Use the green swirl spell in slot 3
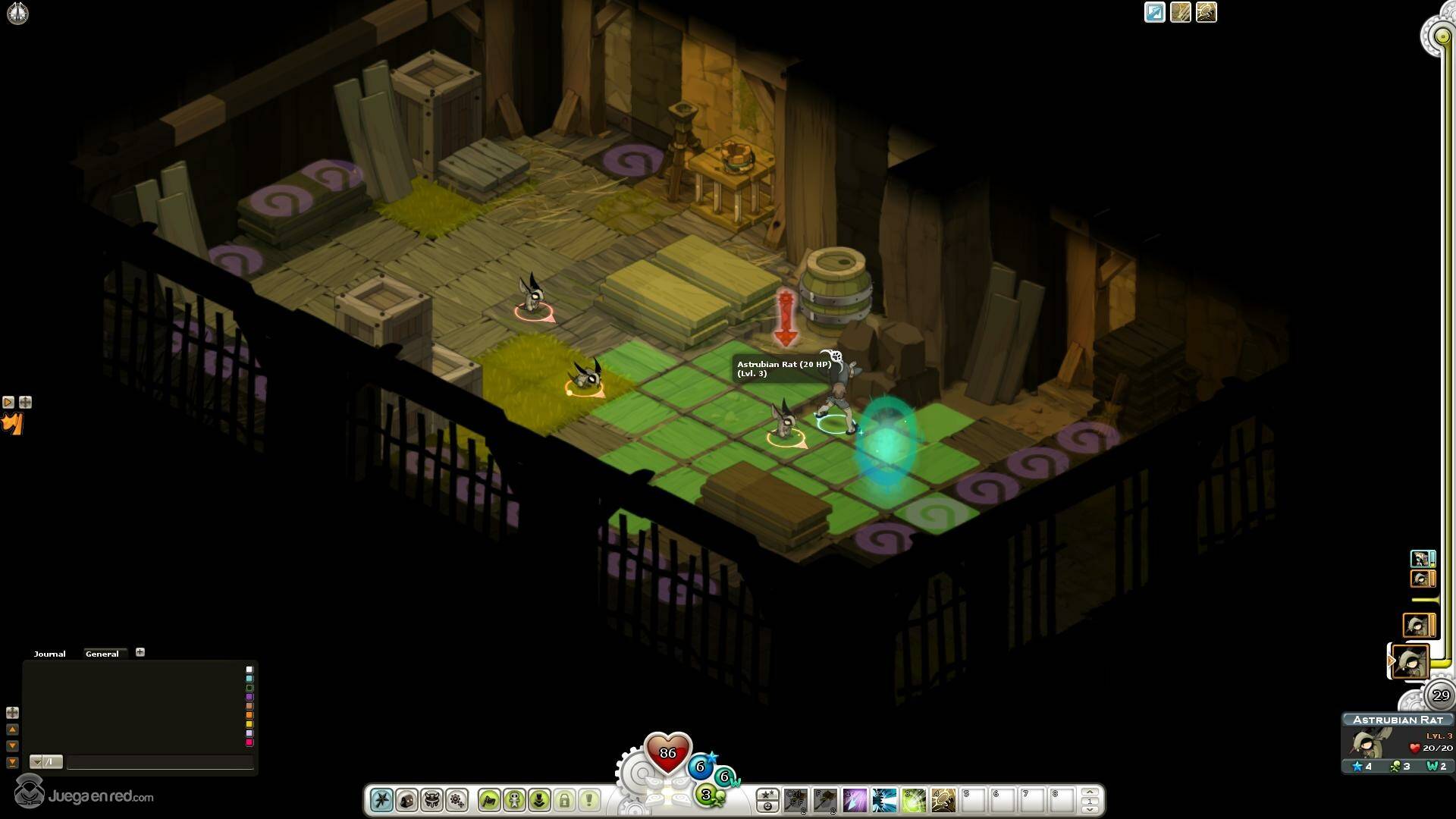 (x=914, y=800)
